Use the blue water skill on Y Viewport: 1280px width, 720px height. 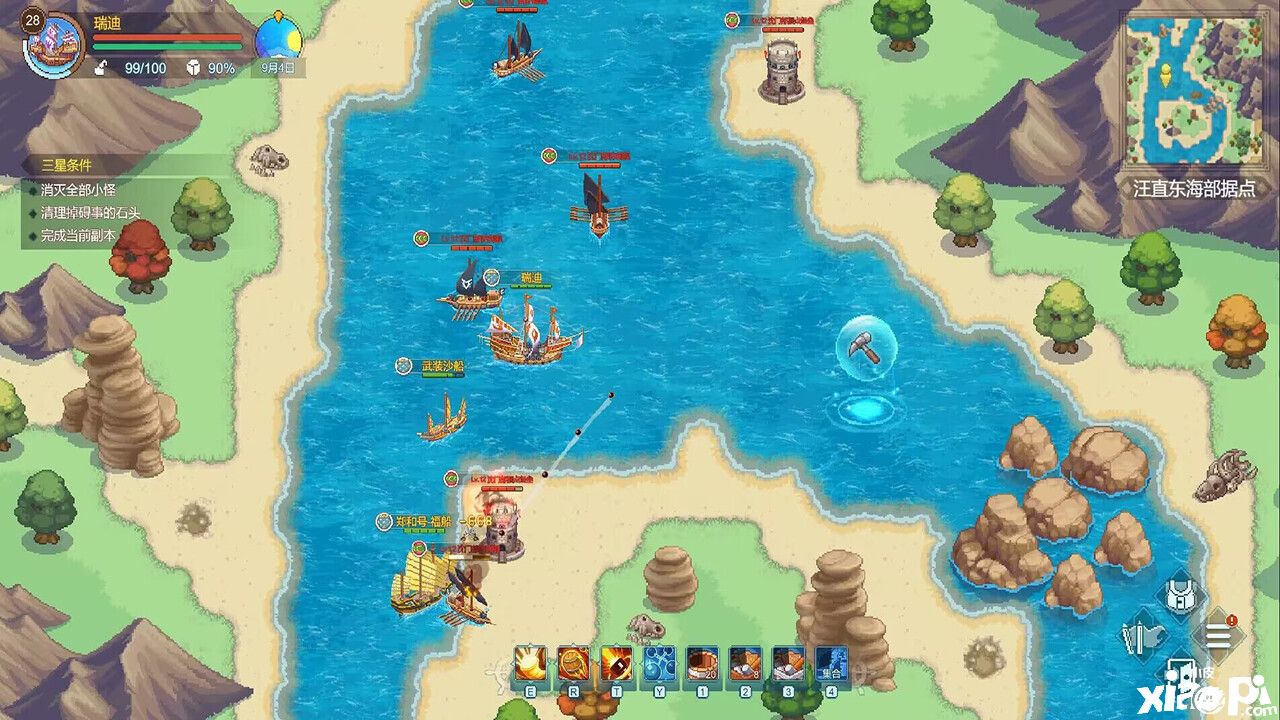tap(659, 664)
